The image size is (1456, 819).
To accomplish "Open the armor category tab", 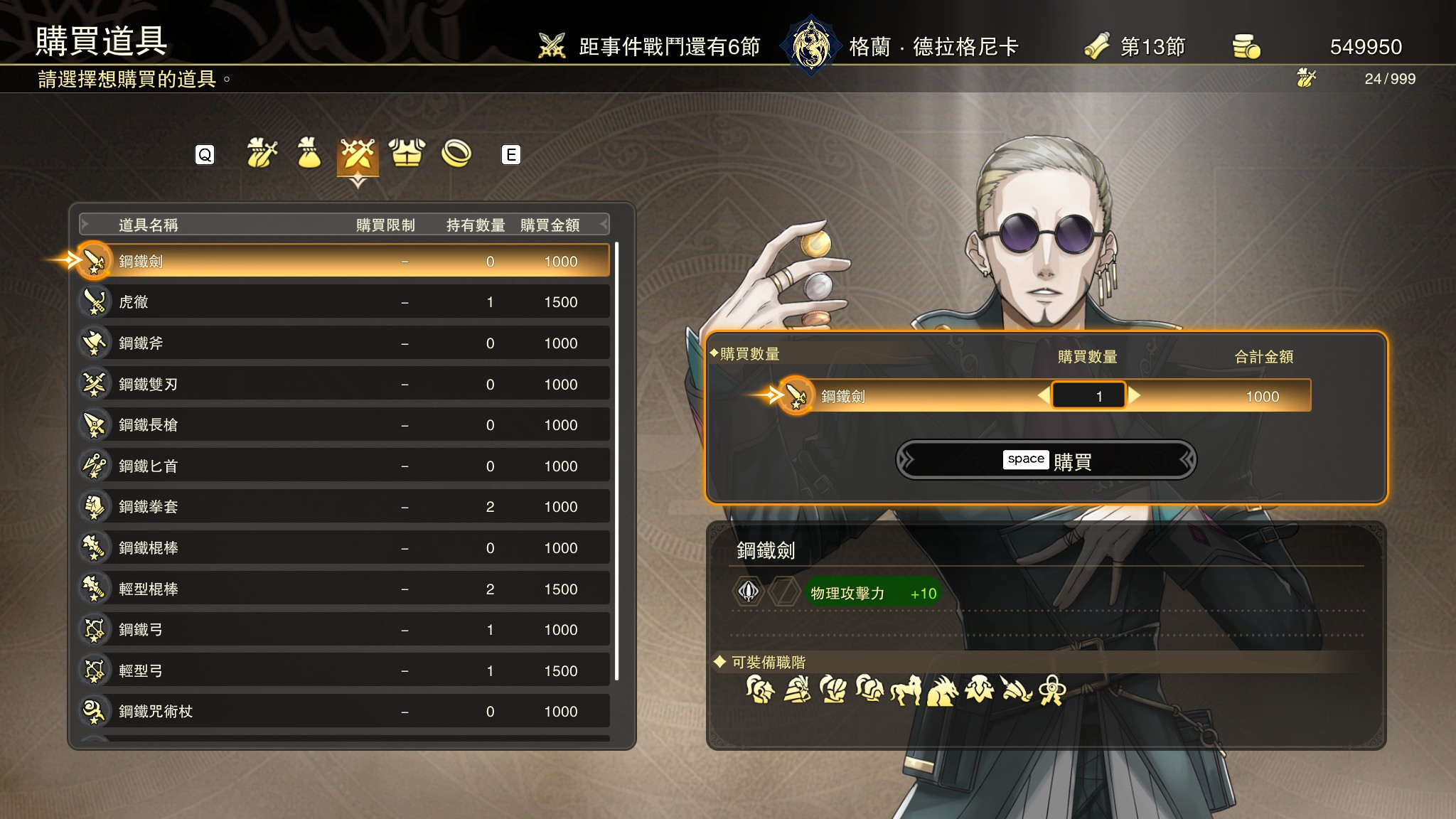I will [407, 154].
